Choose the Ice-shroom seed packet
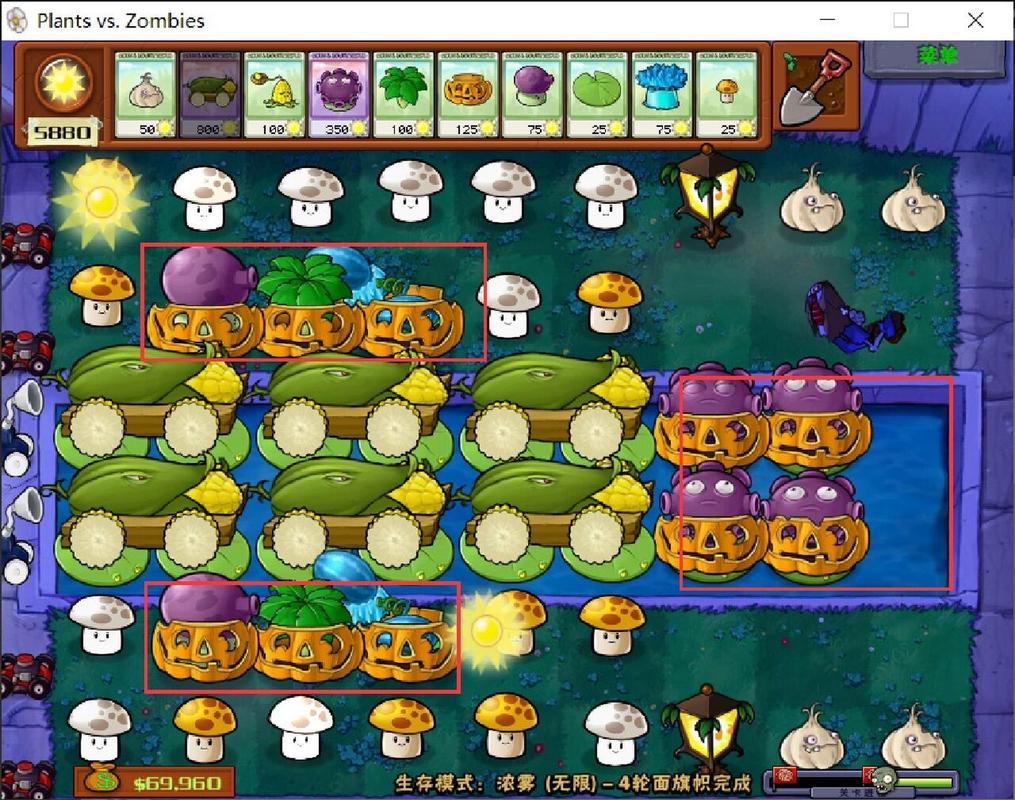The image size is (1015, 800). (x=661, y=95)
